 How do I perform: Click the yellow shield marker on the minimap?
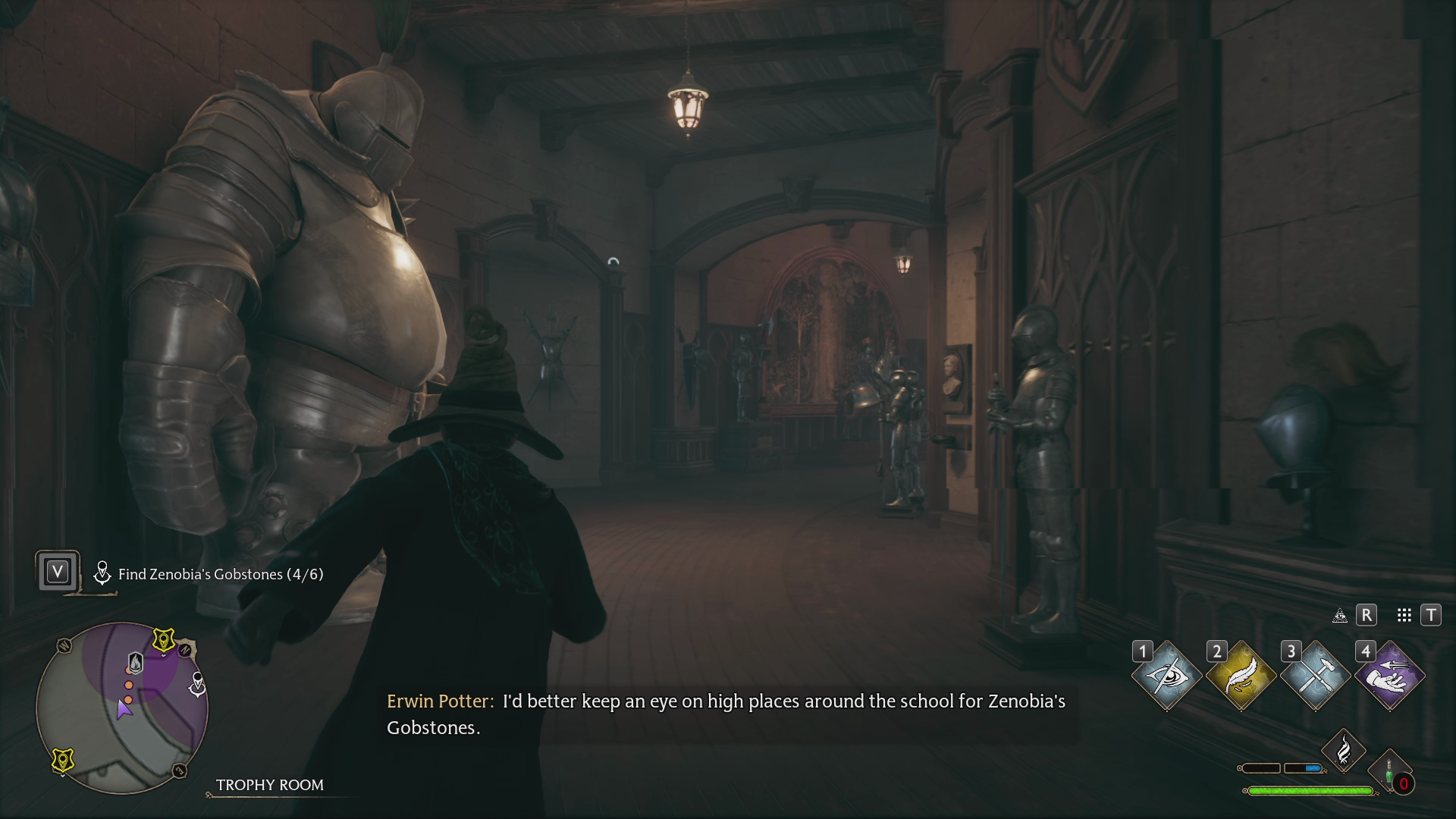tap(164, 639)
